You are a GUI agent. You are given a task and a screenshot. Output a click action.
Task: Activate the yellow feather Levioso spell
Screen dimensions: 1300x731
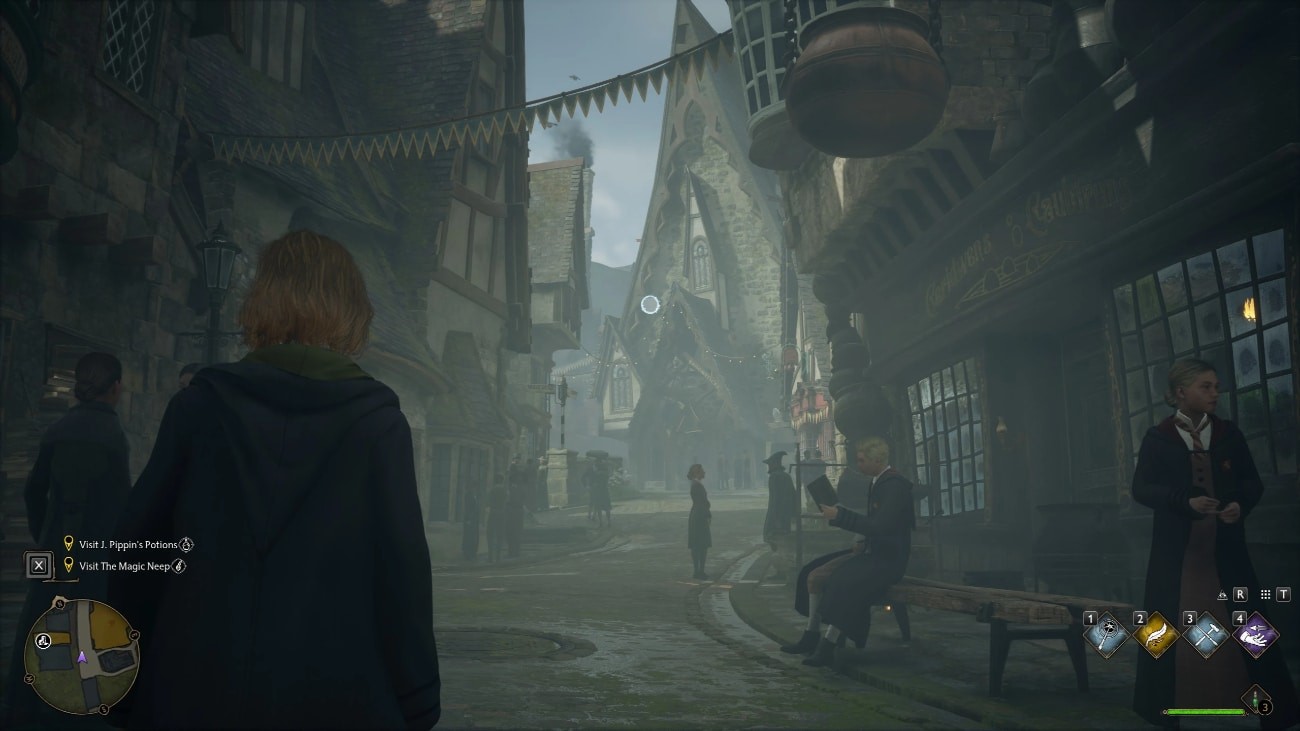(x=1155, y=636)
